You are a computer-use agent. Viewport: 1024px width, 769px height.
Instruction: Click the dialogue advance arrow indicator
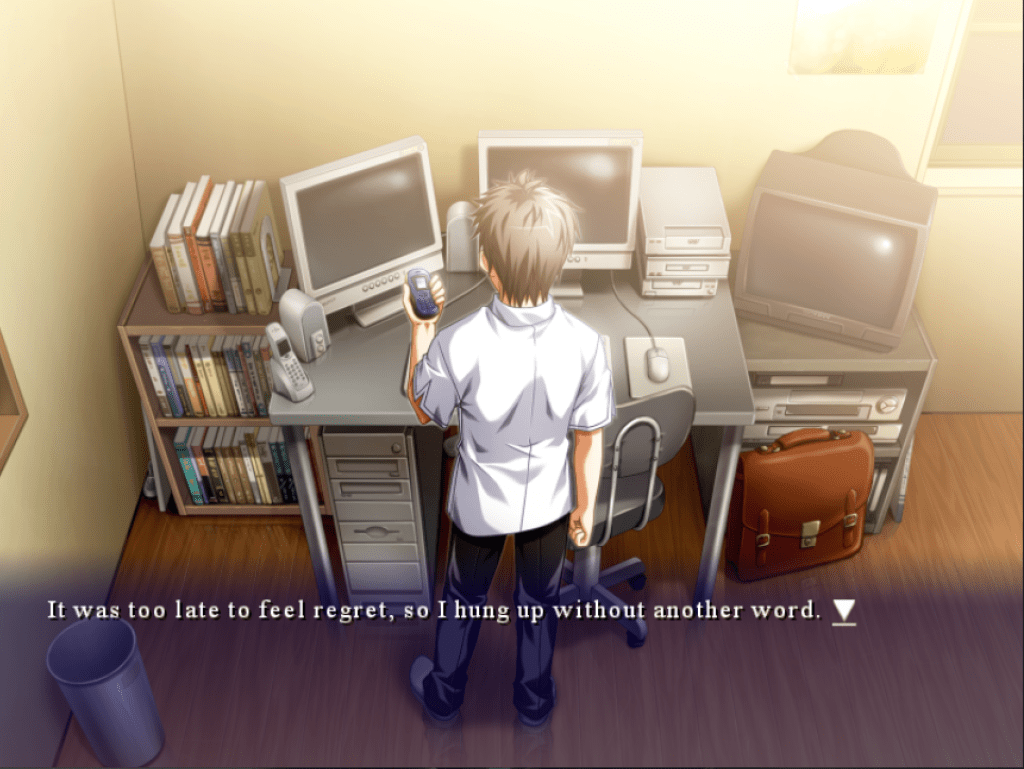coord(844,611)
